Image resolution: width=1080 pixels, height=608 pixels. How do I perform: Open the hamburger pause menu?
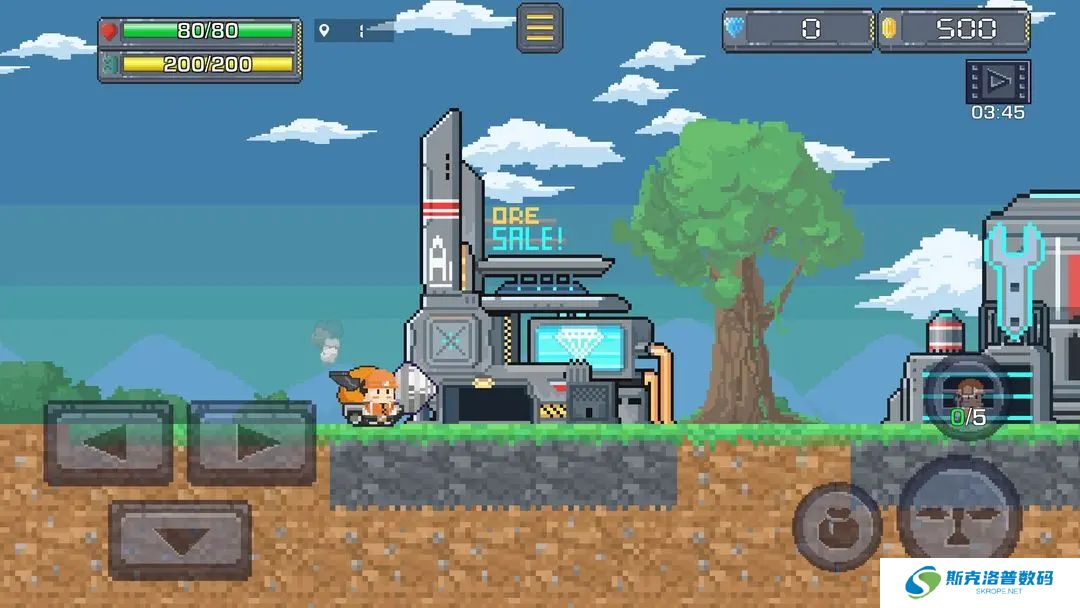click(539, 28)
